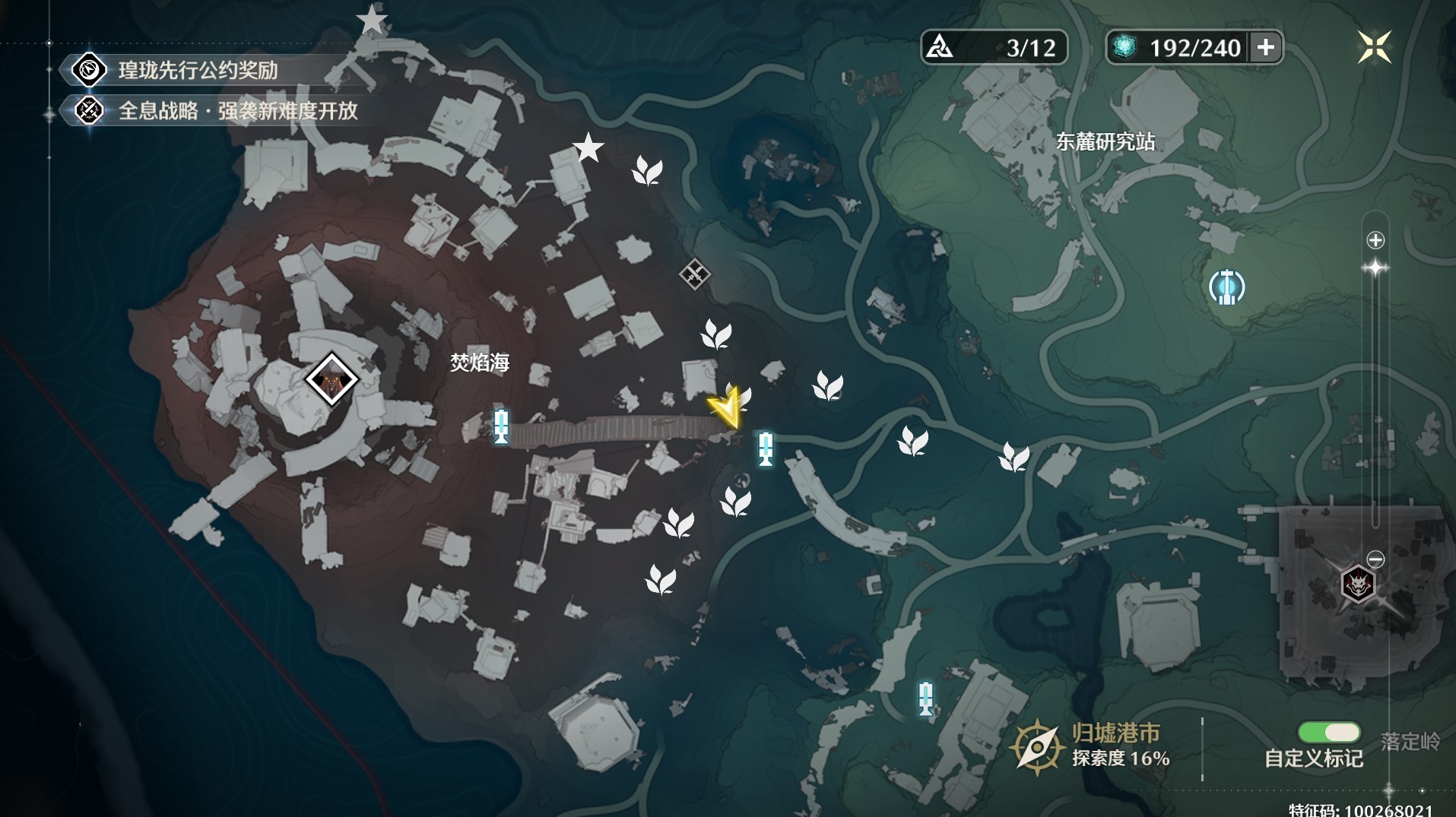Click the 落定岭 region label
The image size is (1456, 817).
[x=1410, y=741]
